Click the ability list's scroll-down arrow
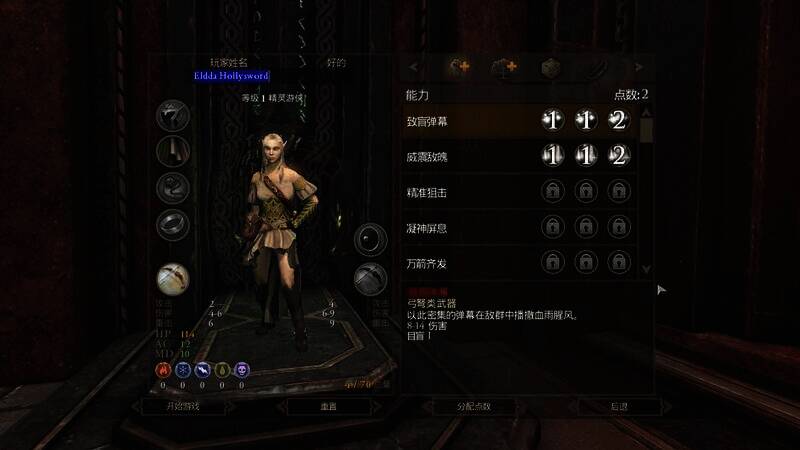 click(x=646, y=270)
